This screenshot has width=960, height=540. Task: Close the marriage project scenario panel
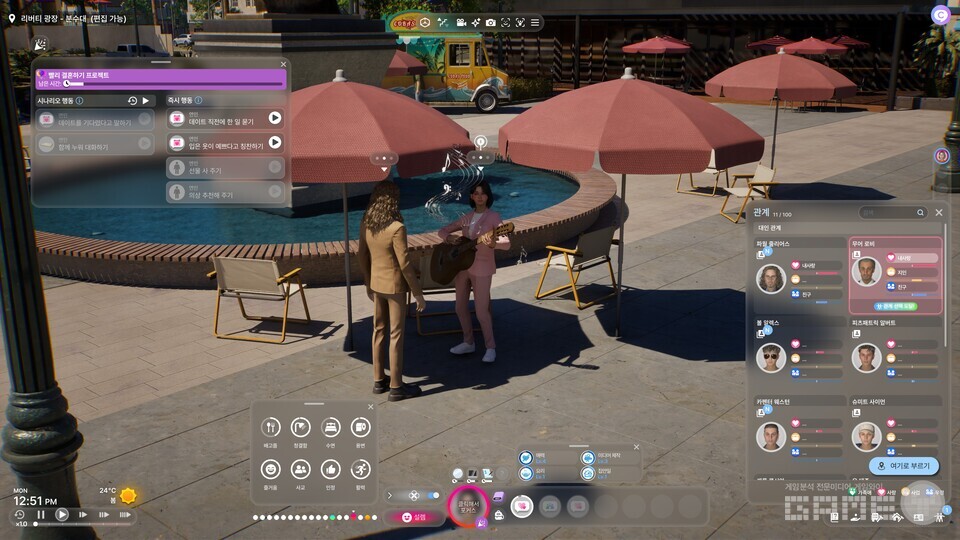coord(283,64)
